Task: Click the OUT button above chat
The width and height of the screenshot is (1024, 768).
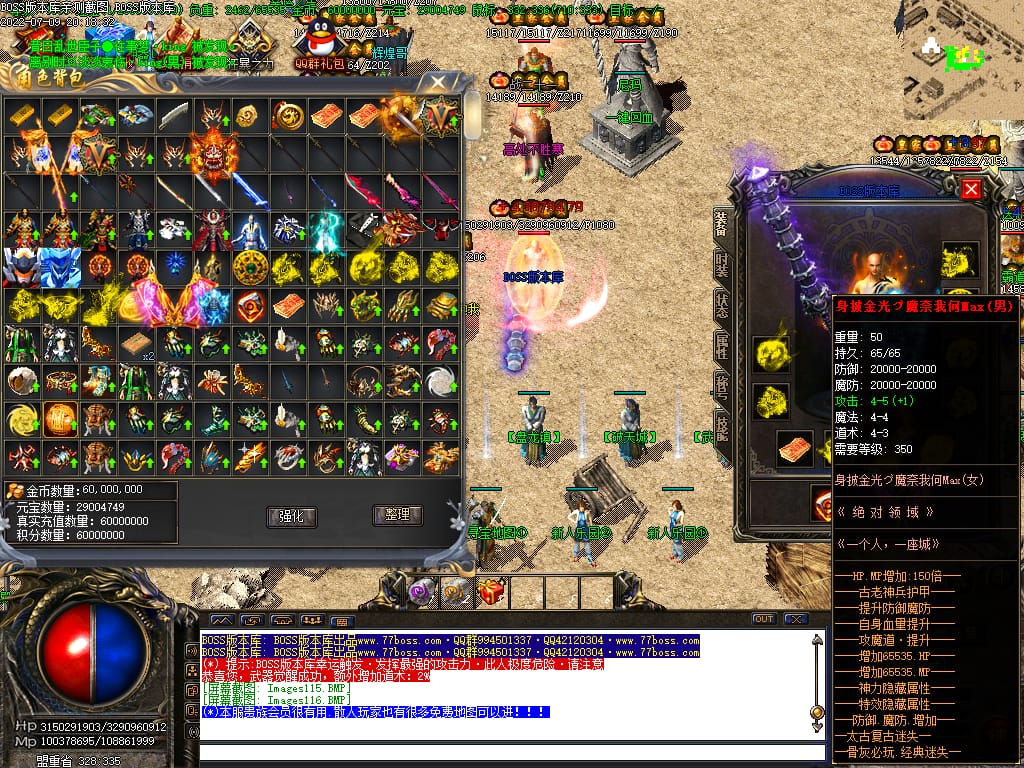Action: [x=764, y=619]
